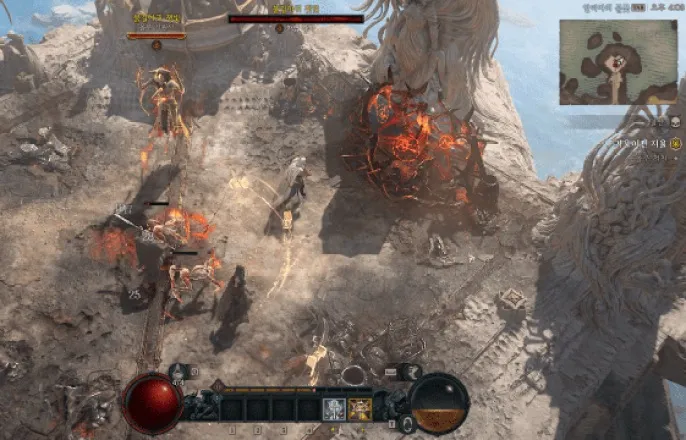Activate the golden orange skill icon
The image size is (686, 440).
click(x=360, y=408)
